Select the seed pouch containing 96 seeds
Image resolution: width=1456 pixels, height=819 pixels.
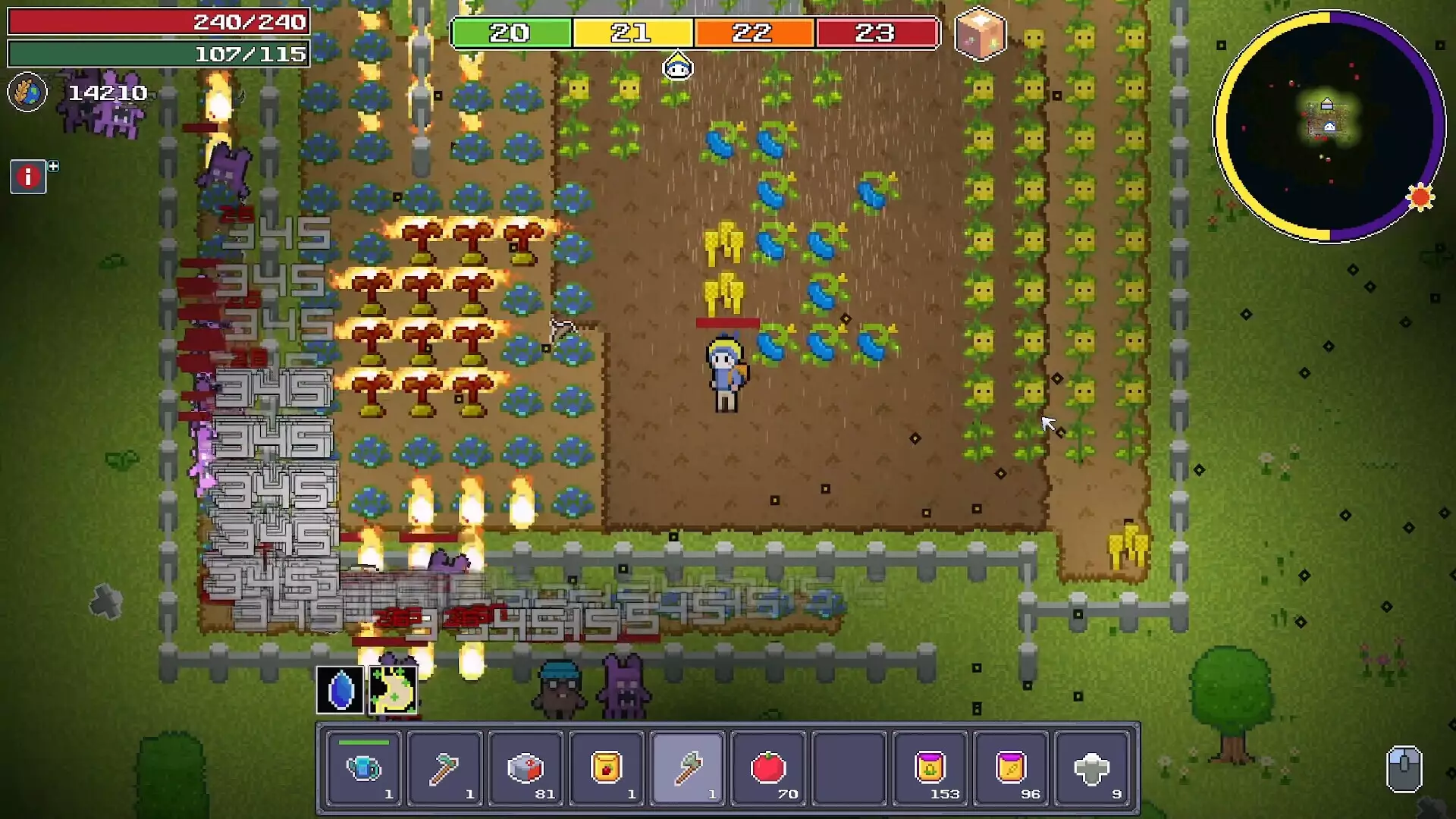(x=1012, y=768)
